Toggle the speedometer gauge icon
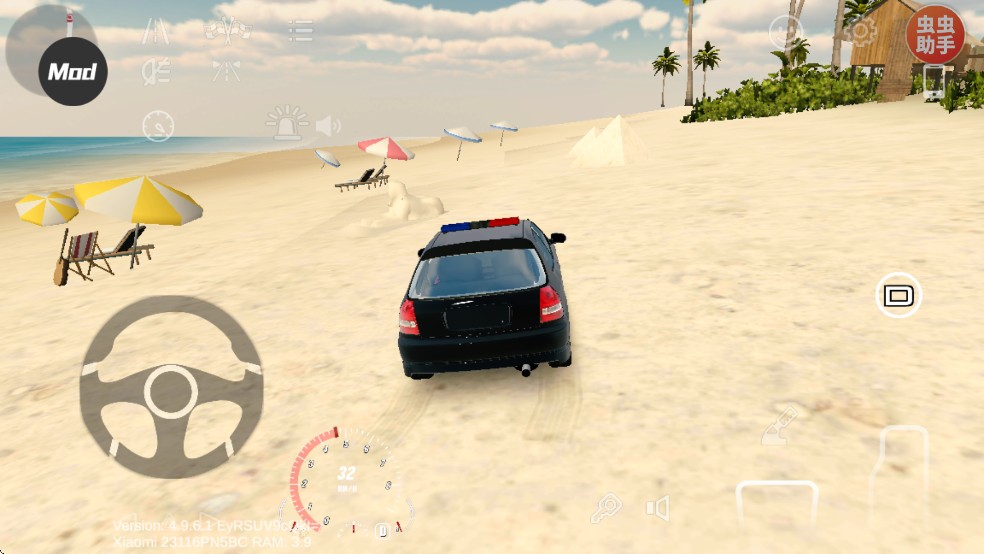Viewport: 984px width, 554px height. 158,126
